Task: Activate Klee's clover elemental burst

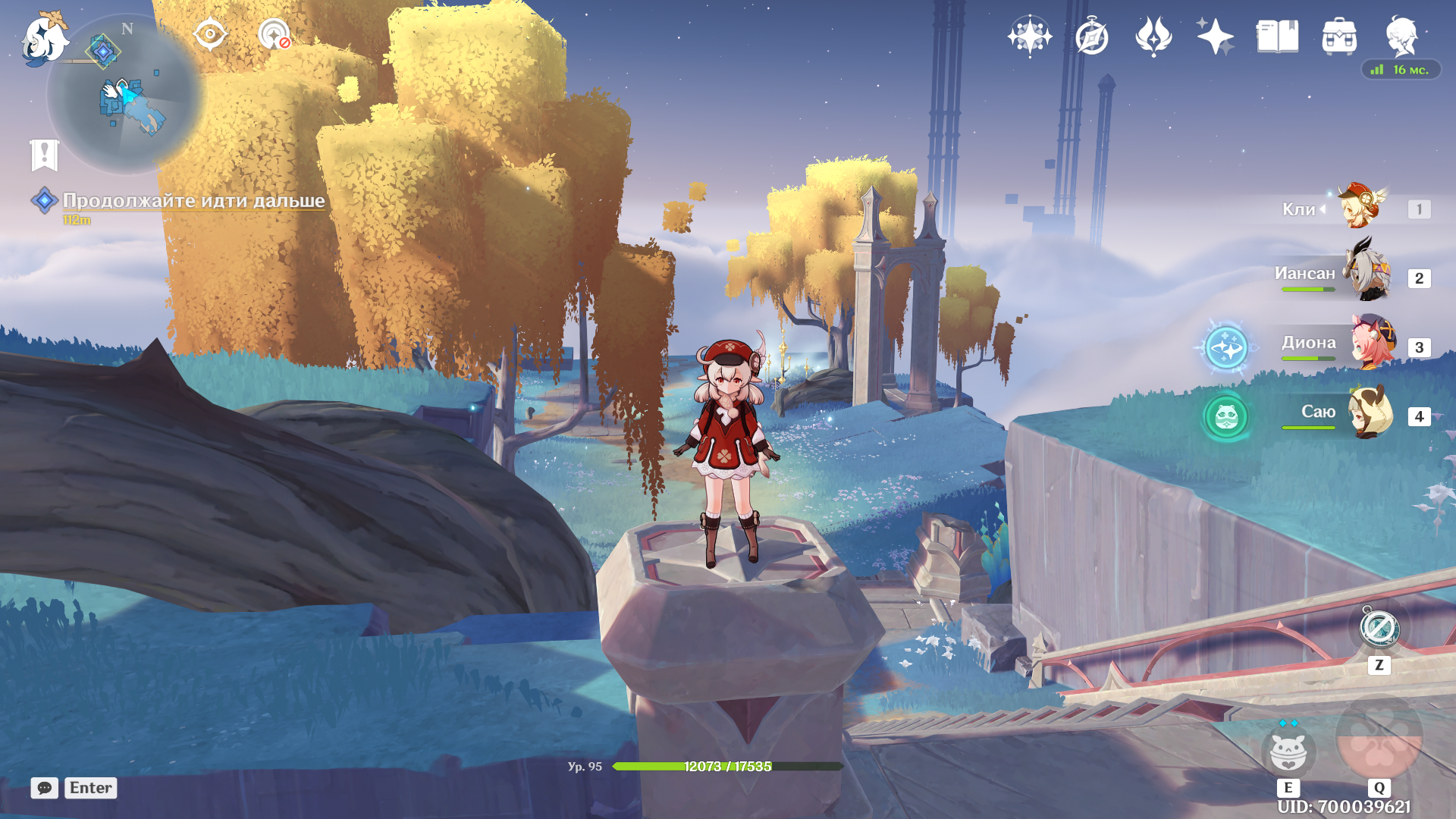Action: [x=1379, y=738]
